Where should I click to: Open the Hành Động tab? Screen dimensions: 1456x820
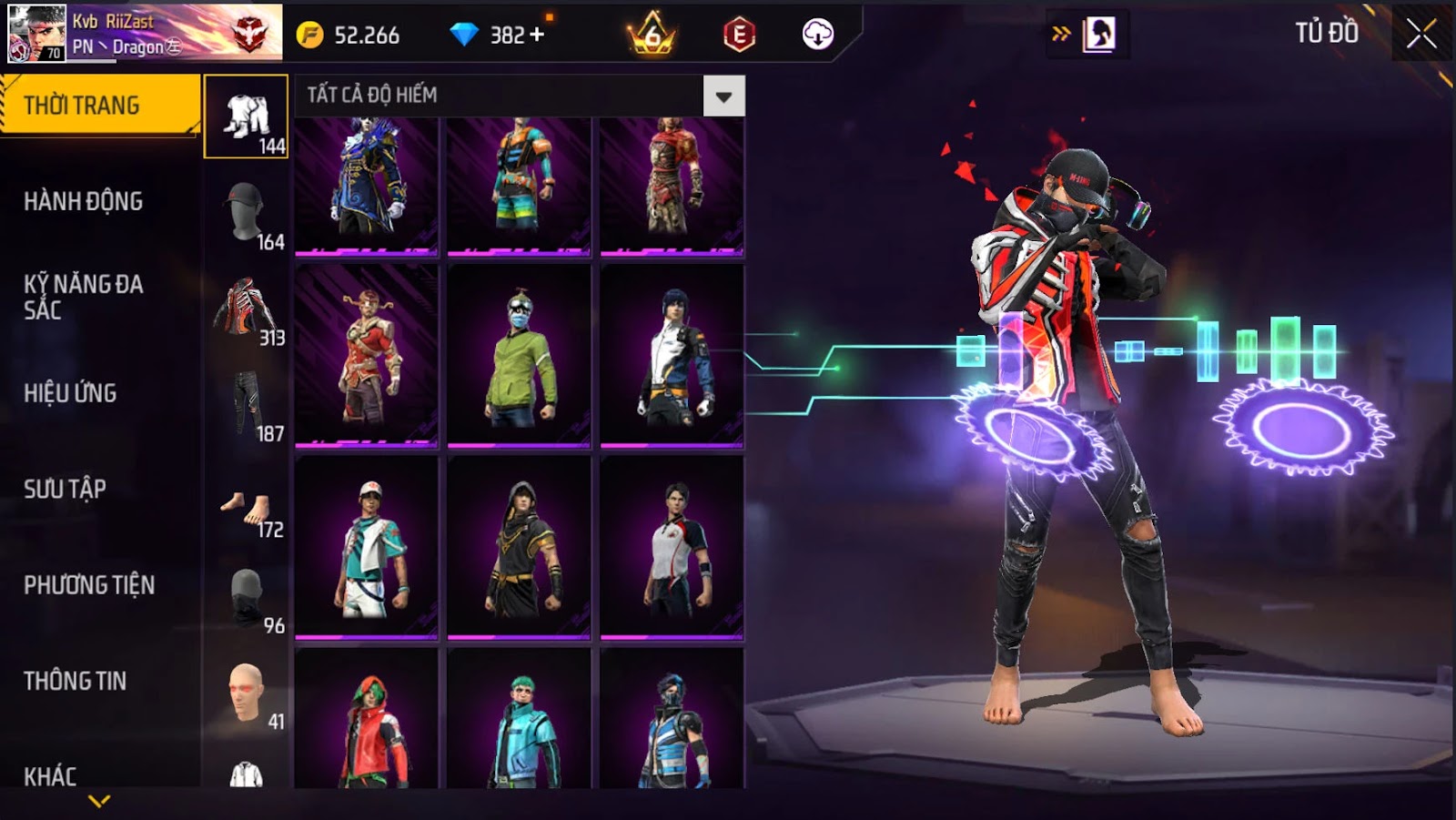[x=84, y=201]
